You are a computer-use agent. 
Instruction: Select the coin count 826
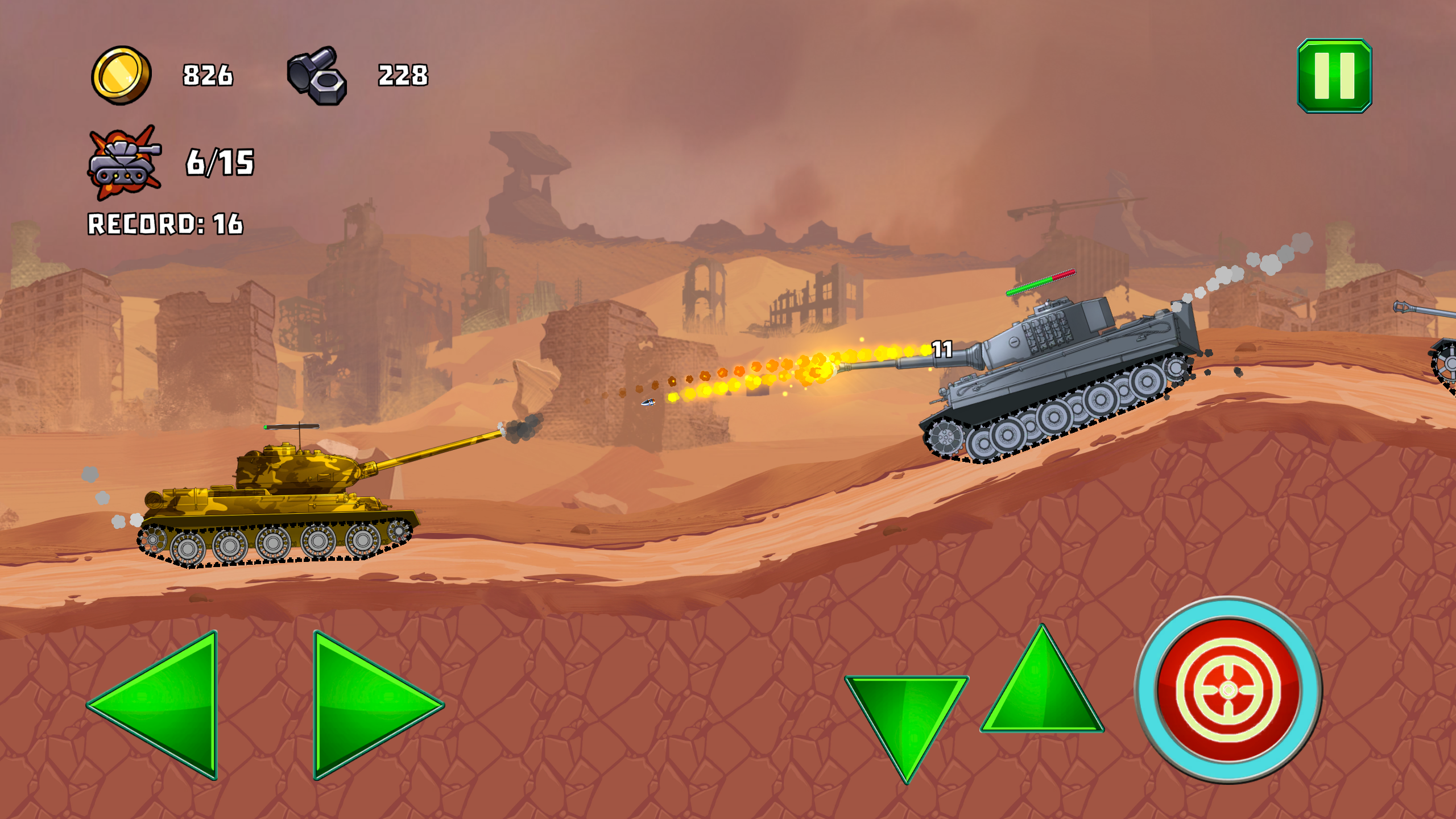(x=208, y=74)
